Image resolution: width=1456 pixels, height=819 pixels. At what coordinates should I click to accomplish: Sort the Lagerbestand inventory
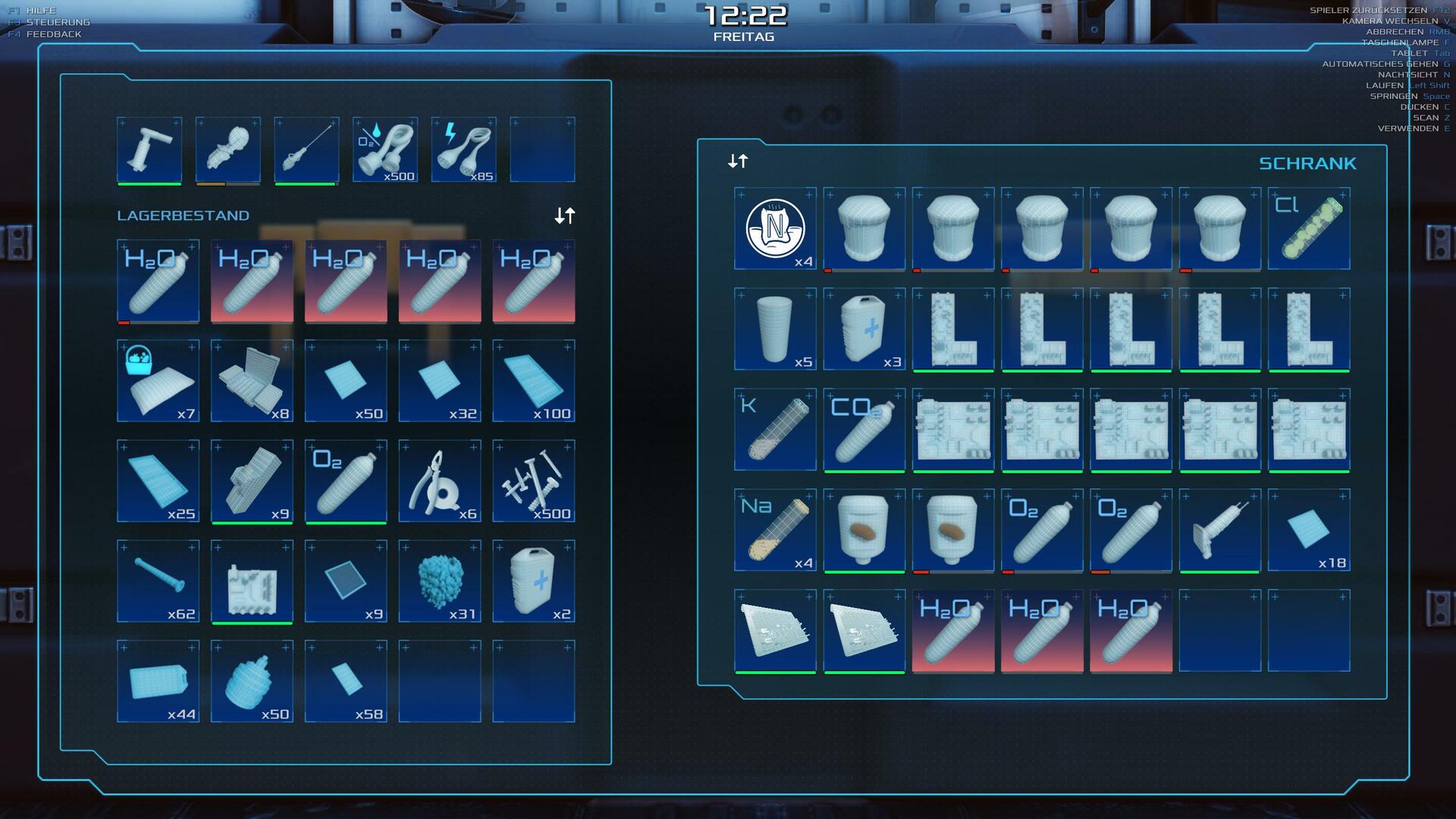pyautogui.click(x=564, y=216)
